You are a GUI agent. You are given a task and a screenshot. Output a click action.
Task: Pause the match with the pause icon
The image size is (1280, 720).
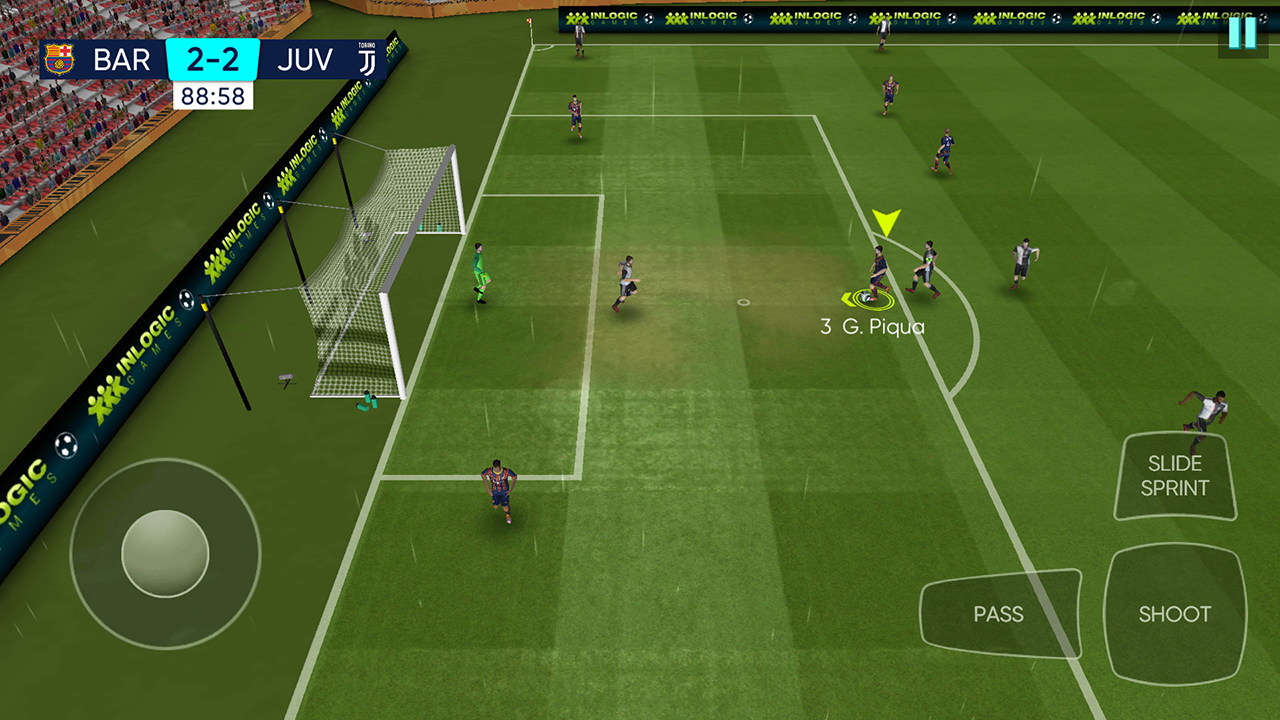coord(1242,32)
